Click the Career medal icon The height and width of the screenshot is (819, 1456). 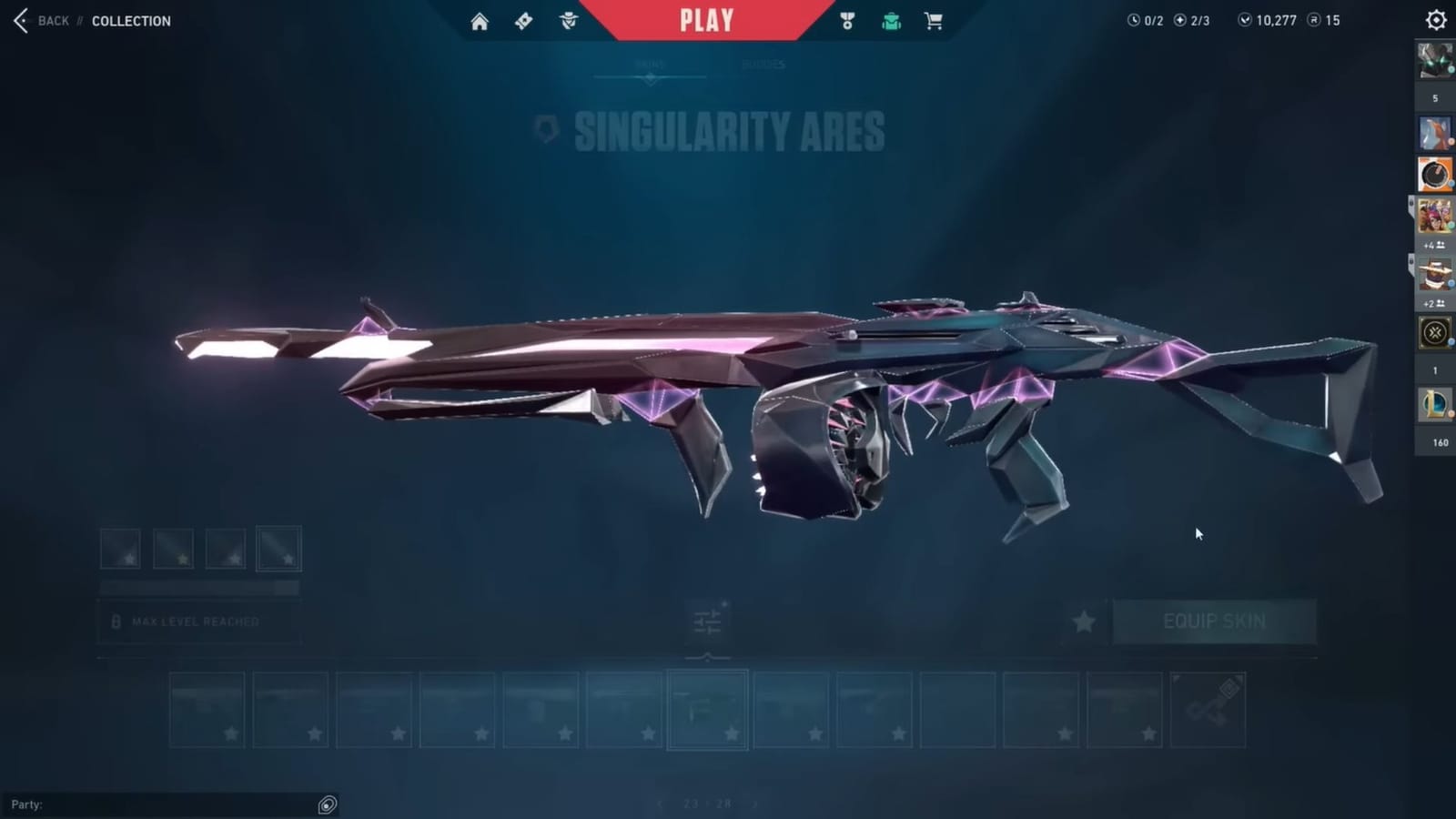click(x=845, y=20)
